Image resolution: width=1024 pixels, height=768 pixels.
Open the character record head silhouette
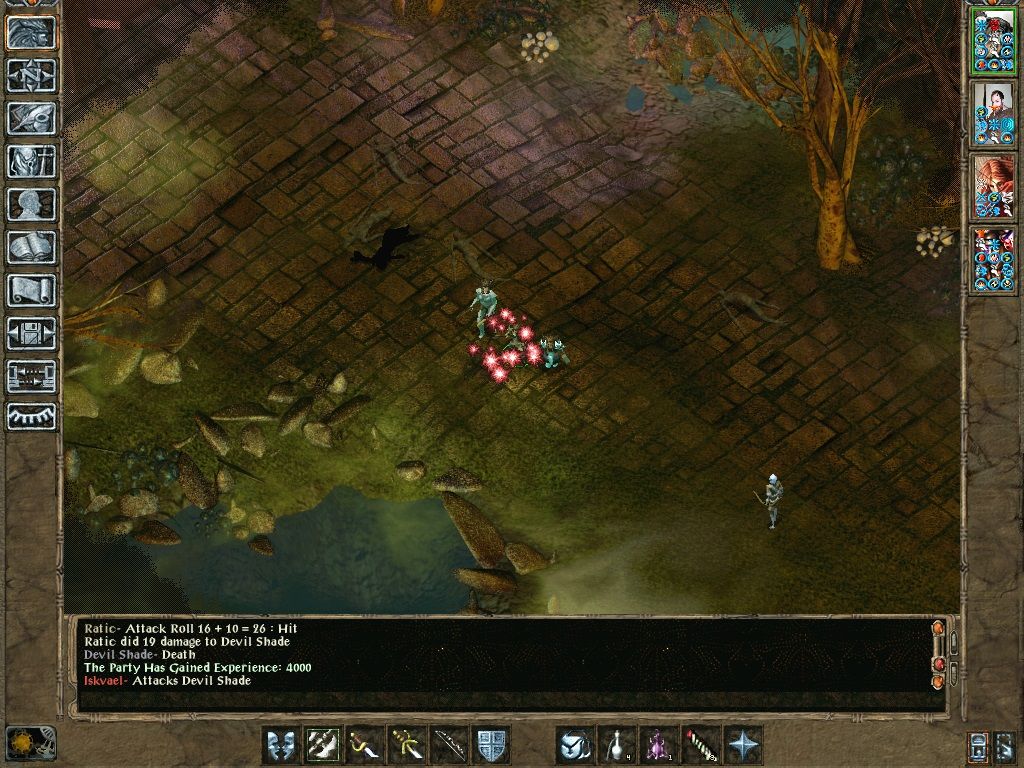tap(31, 204)
